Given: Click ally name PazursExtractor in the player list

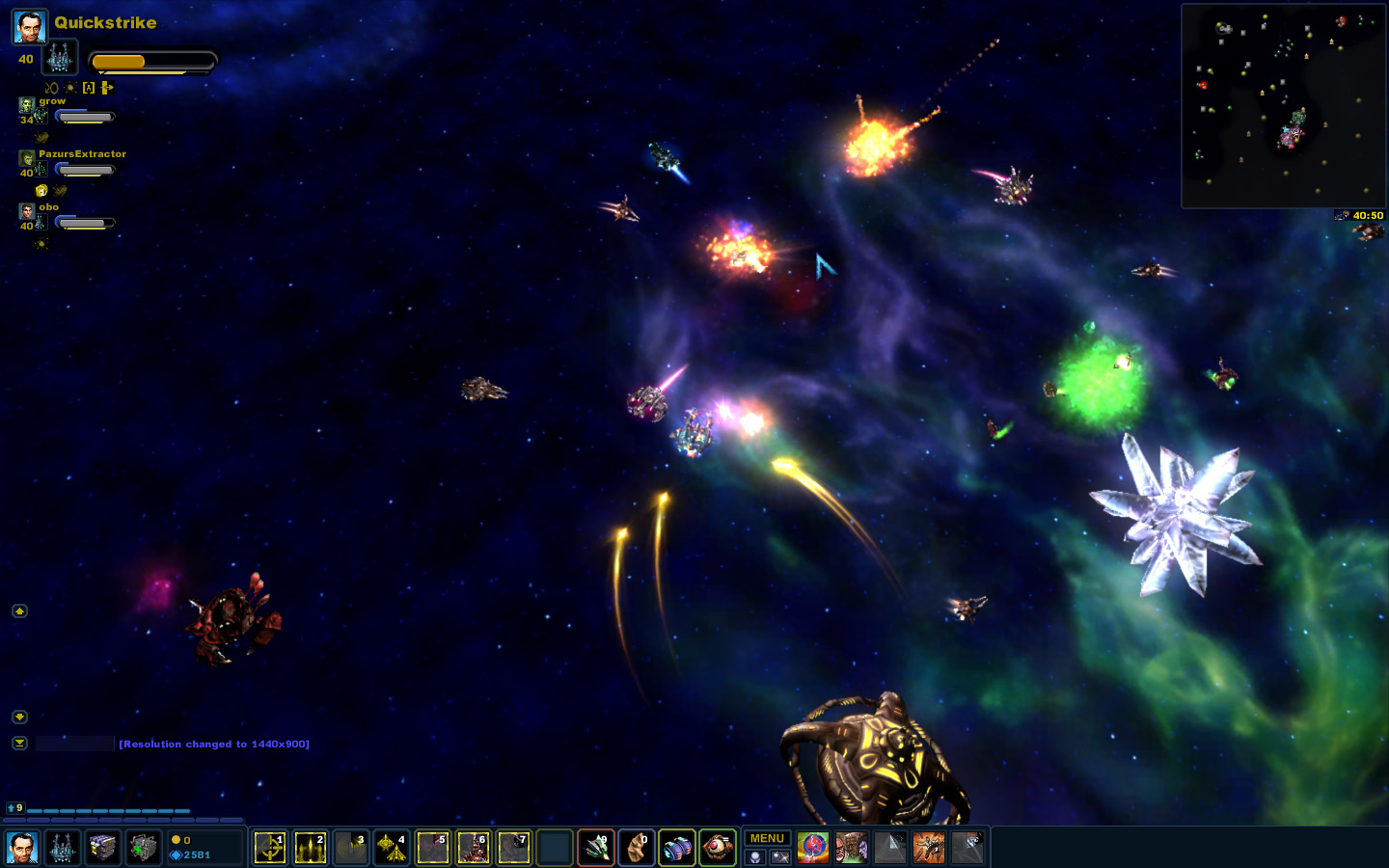Looking at the screenshot, I should 85,153.
